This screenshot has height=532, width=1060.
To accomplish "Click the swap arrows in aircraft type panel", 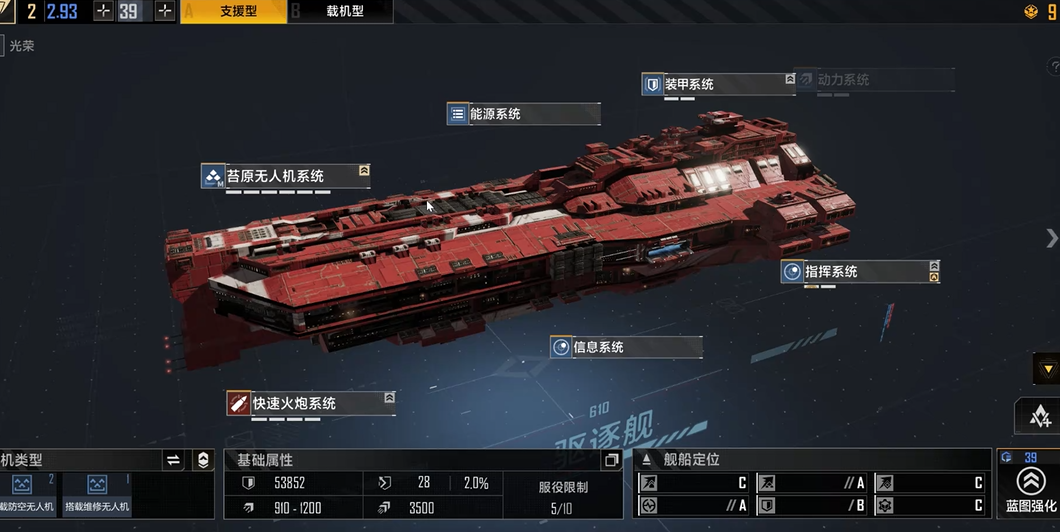I will click(x=173, y=460).
